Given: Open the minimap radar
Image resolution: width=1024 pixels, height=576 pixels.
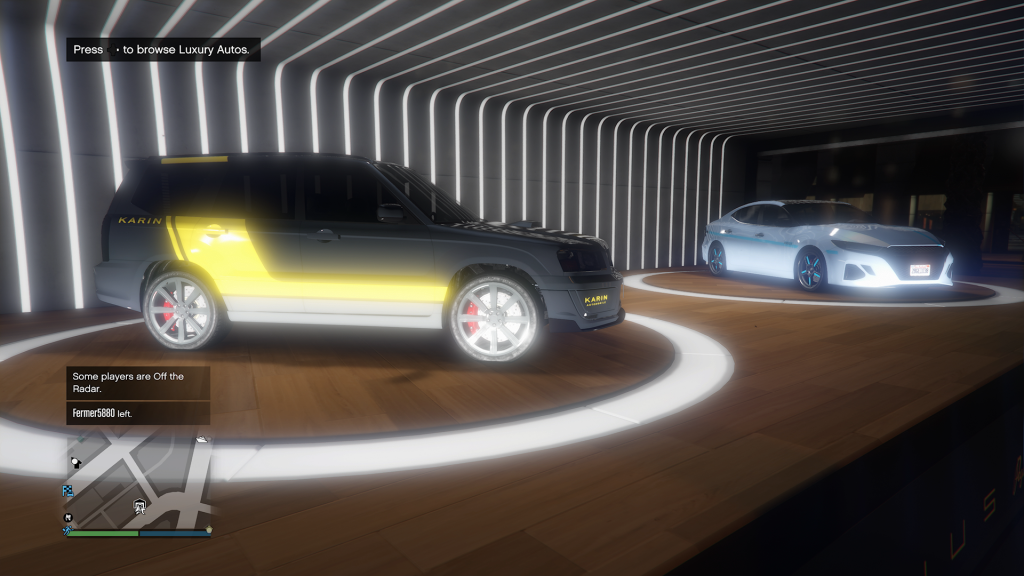Looking at the screenshot, I should (x=139, y=481).
